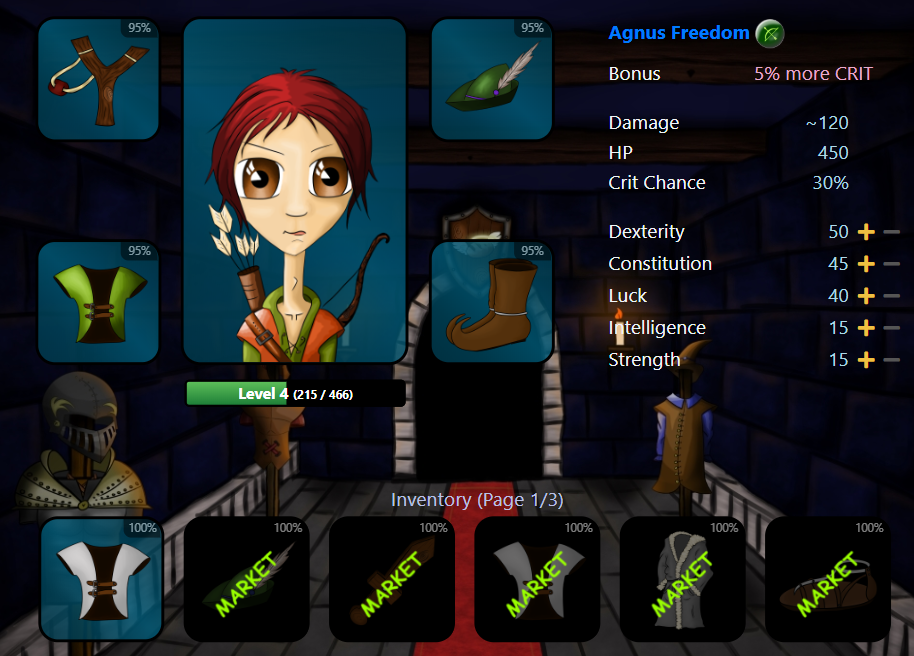
Task: Raise the Luck stat by one
Action: 866,296
